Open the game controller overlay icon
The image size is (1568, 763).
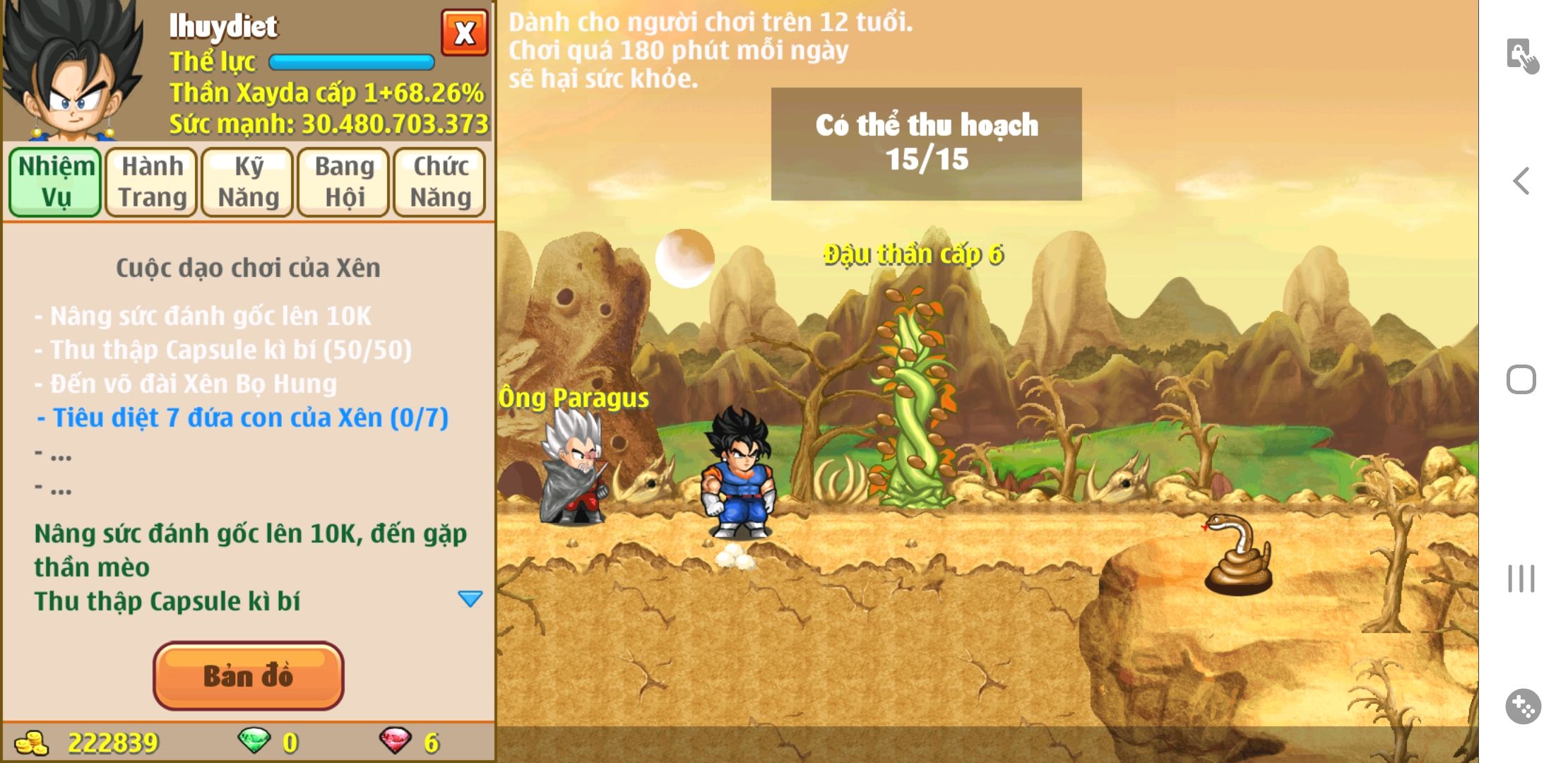1523,706
